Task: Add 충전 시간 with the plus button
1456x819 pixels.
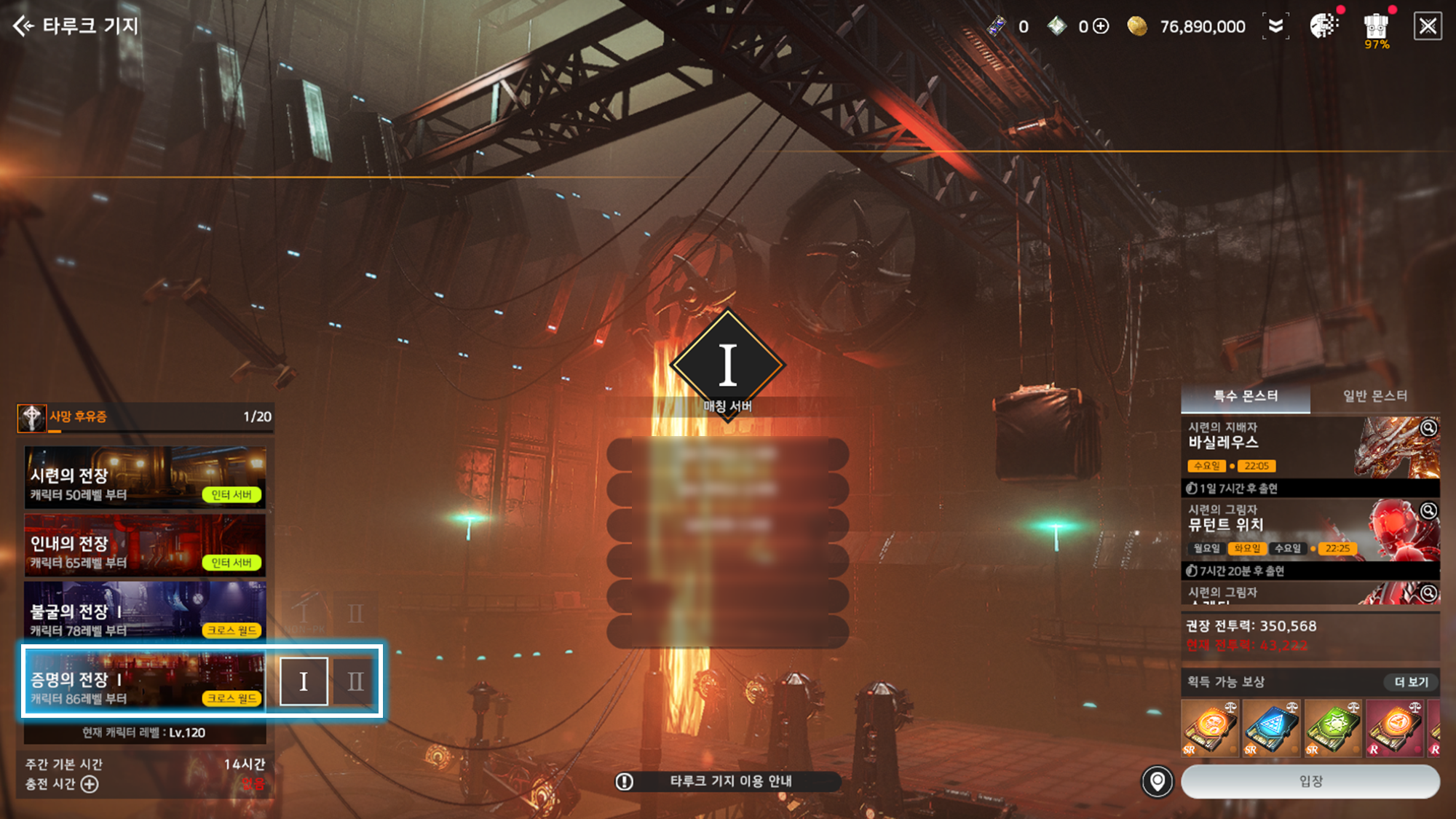Action: tap(90, 784)
